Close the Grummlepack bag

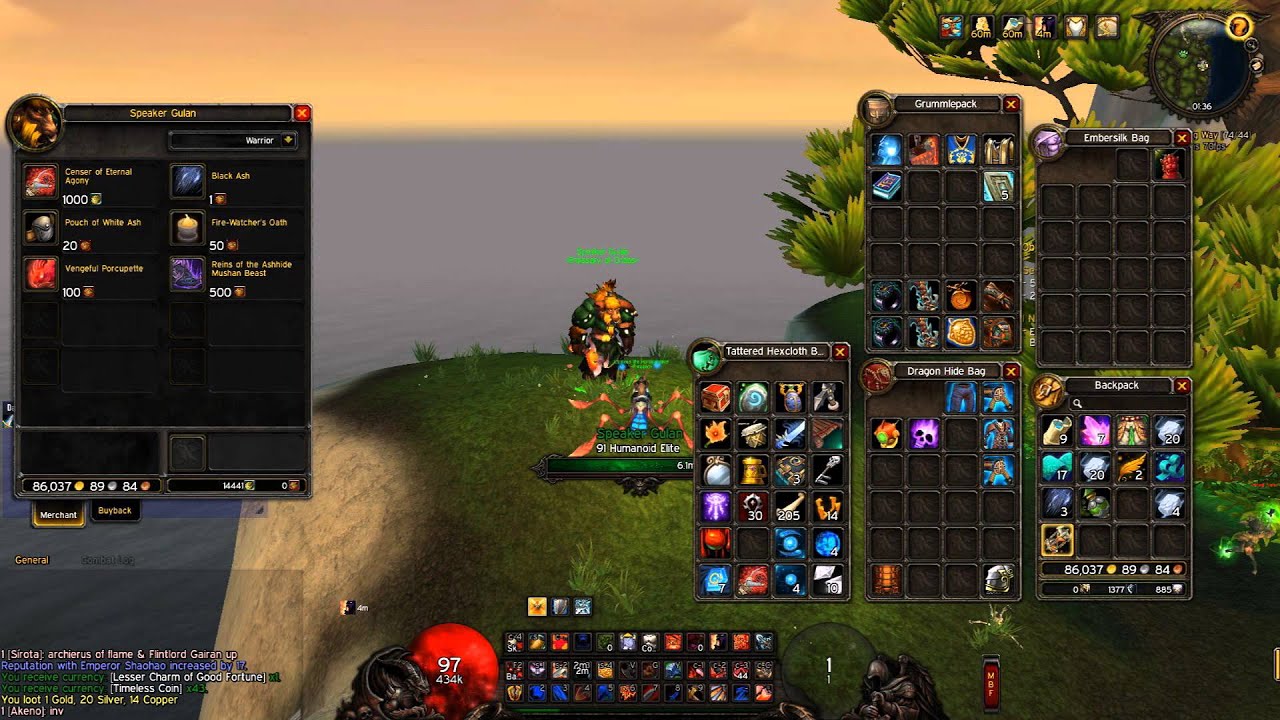coord(1011,104)
